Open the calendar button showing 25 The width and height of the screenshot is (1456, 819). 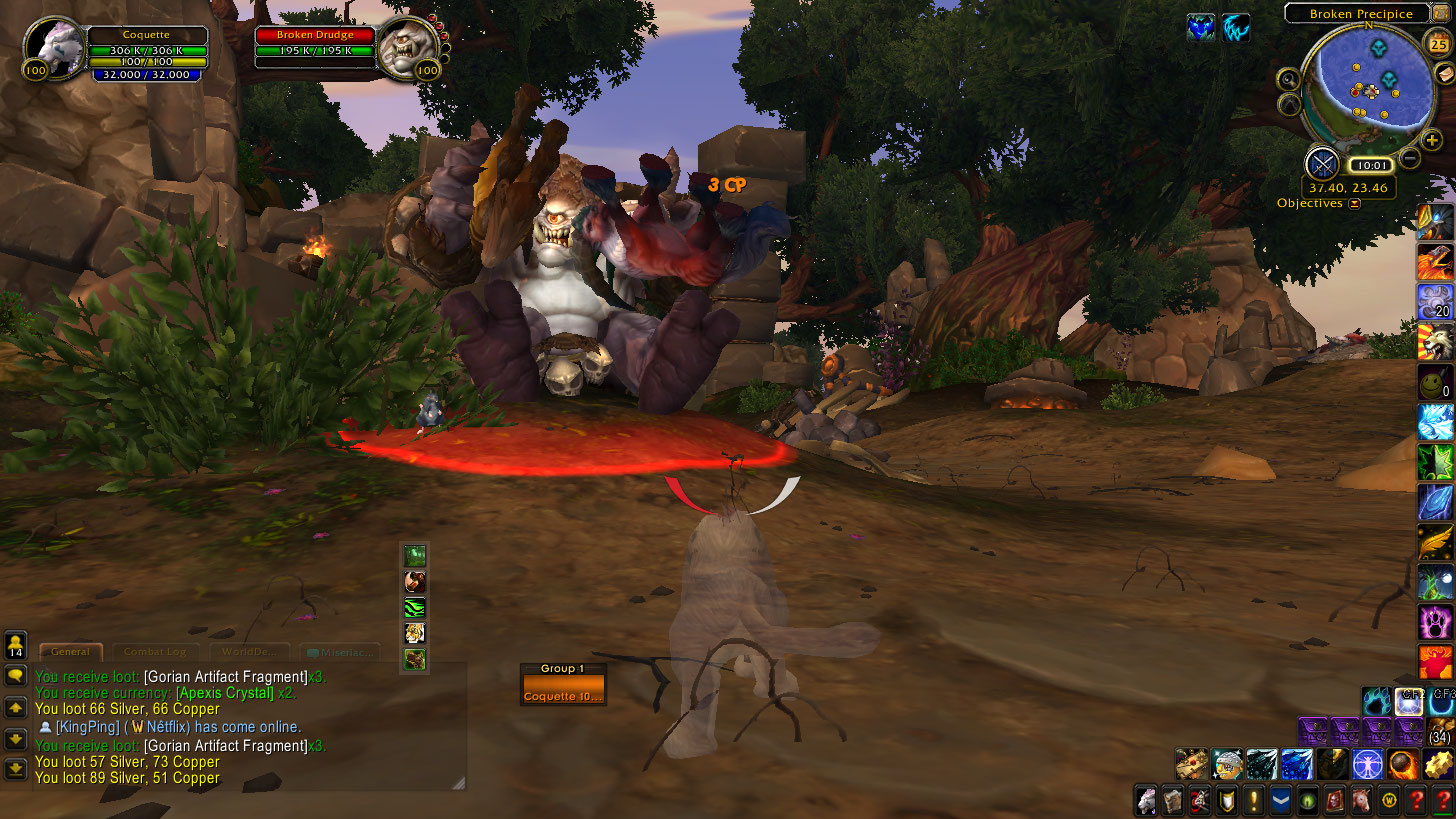coord(1439,44)
